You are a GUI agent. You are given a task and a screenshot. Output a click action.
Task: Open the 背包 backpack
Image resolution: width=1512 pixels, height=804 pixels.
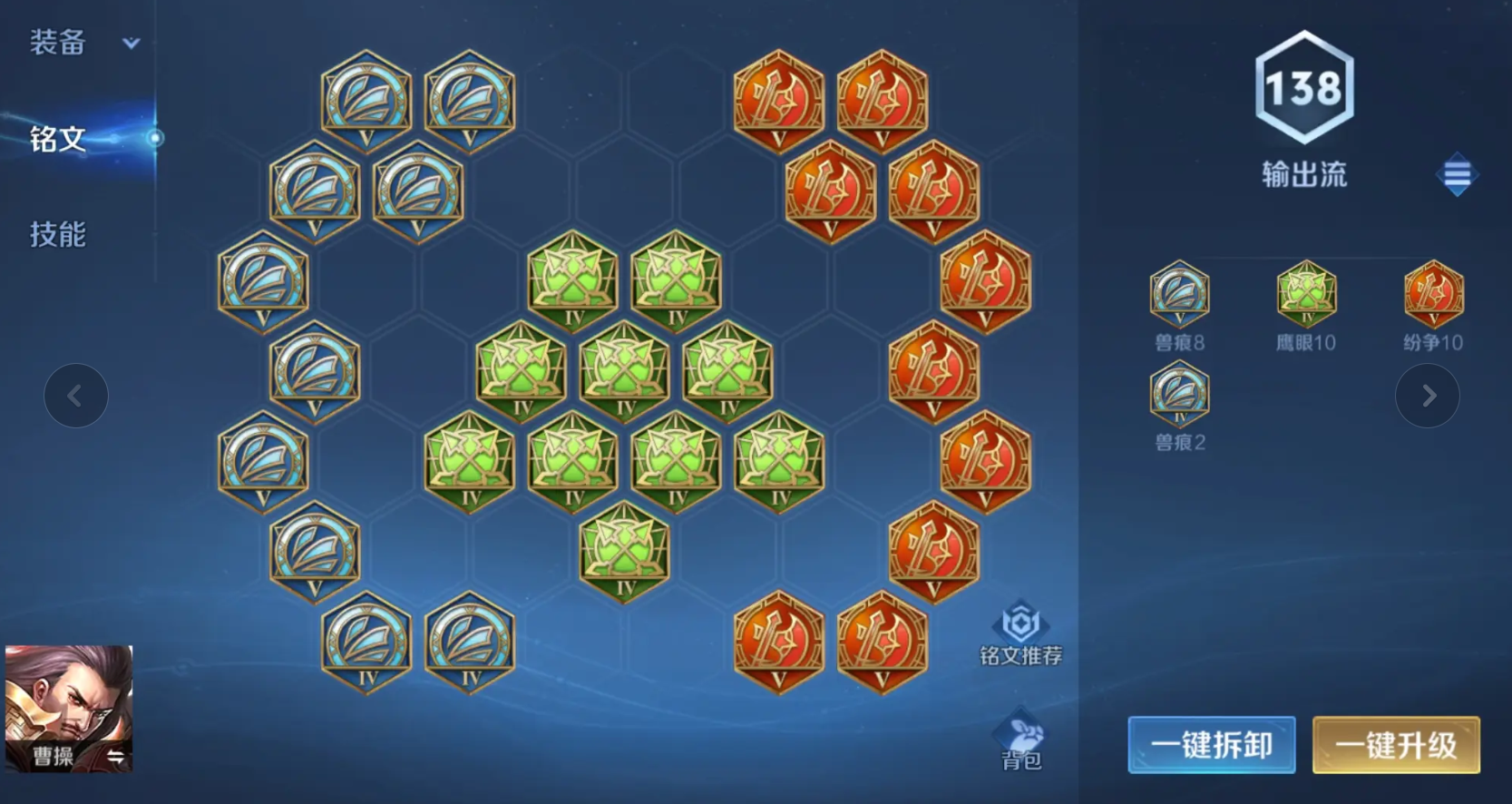pyautogui.click(x=1020, y=740)
